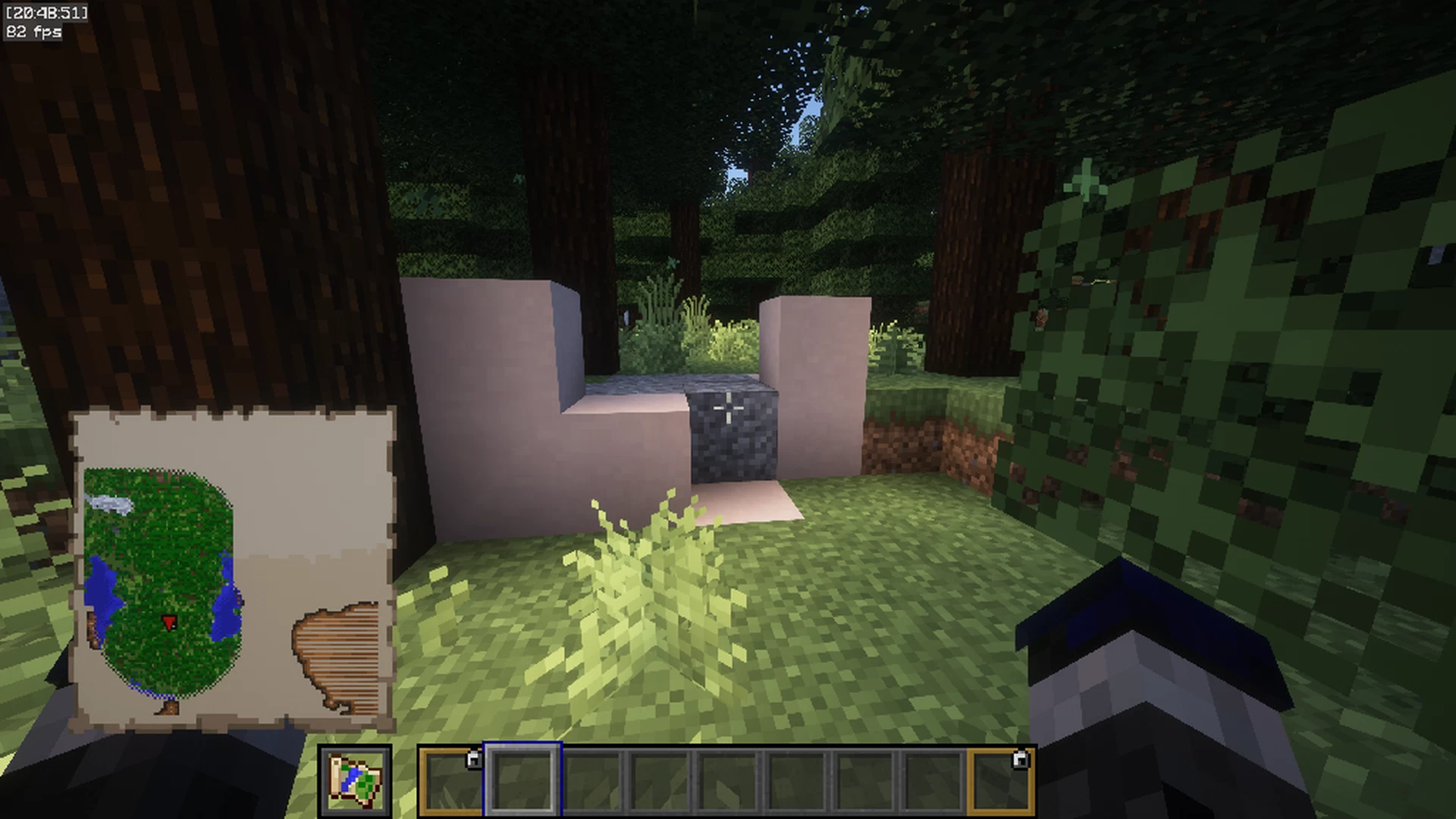This screenshot has width=1456, height=819.
Task: Click the red player position marker on the map
Action: [x=169, y=623]
